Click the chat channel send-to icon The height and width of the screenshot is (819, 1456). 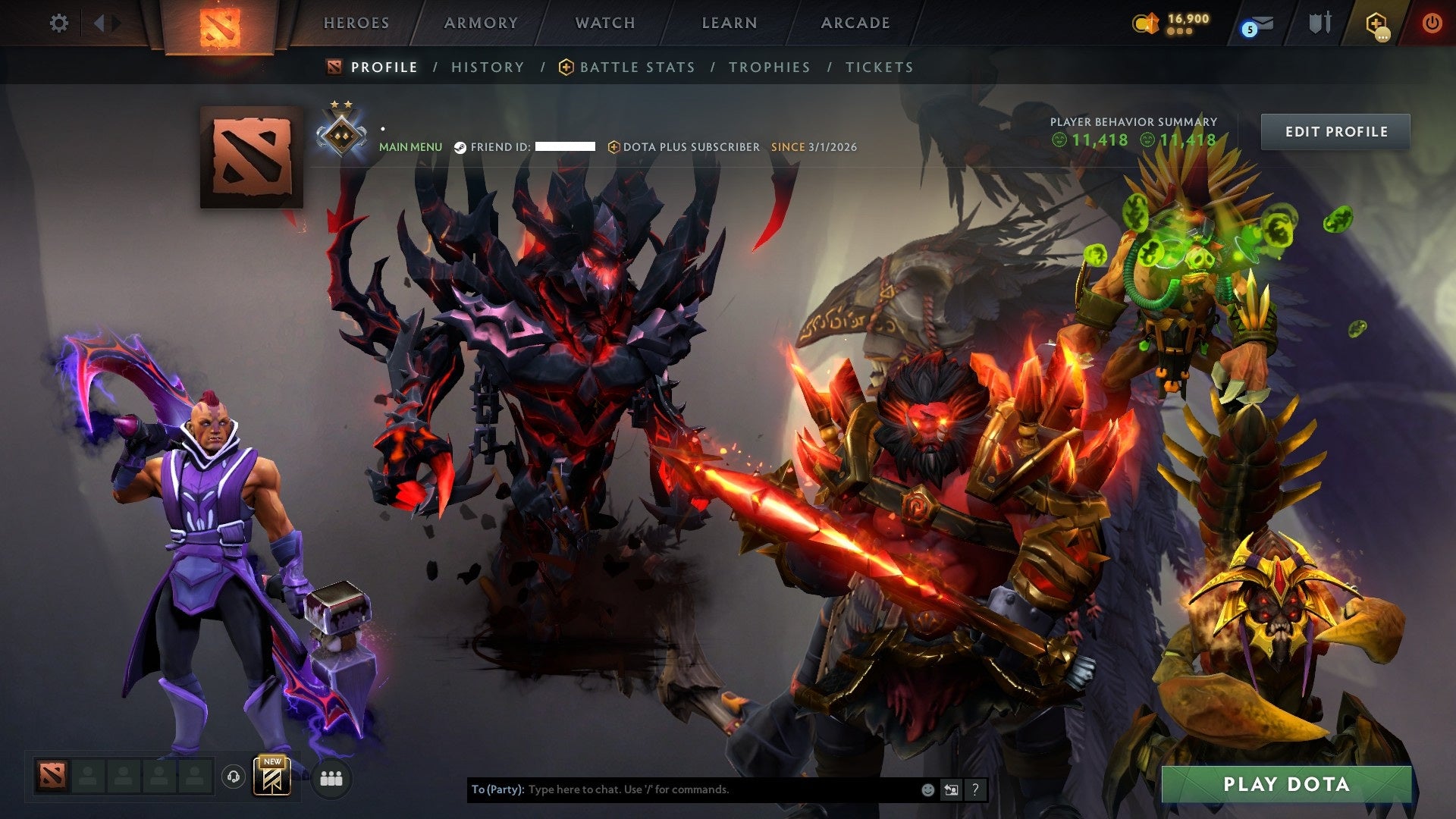[951, 789]
